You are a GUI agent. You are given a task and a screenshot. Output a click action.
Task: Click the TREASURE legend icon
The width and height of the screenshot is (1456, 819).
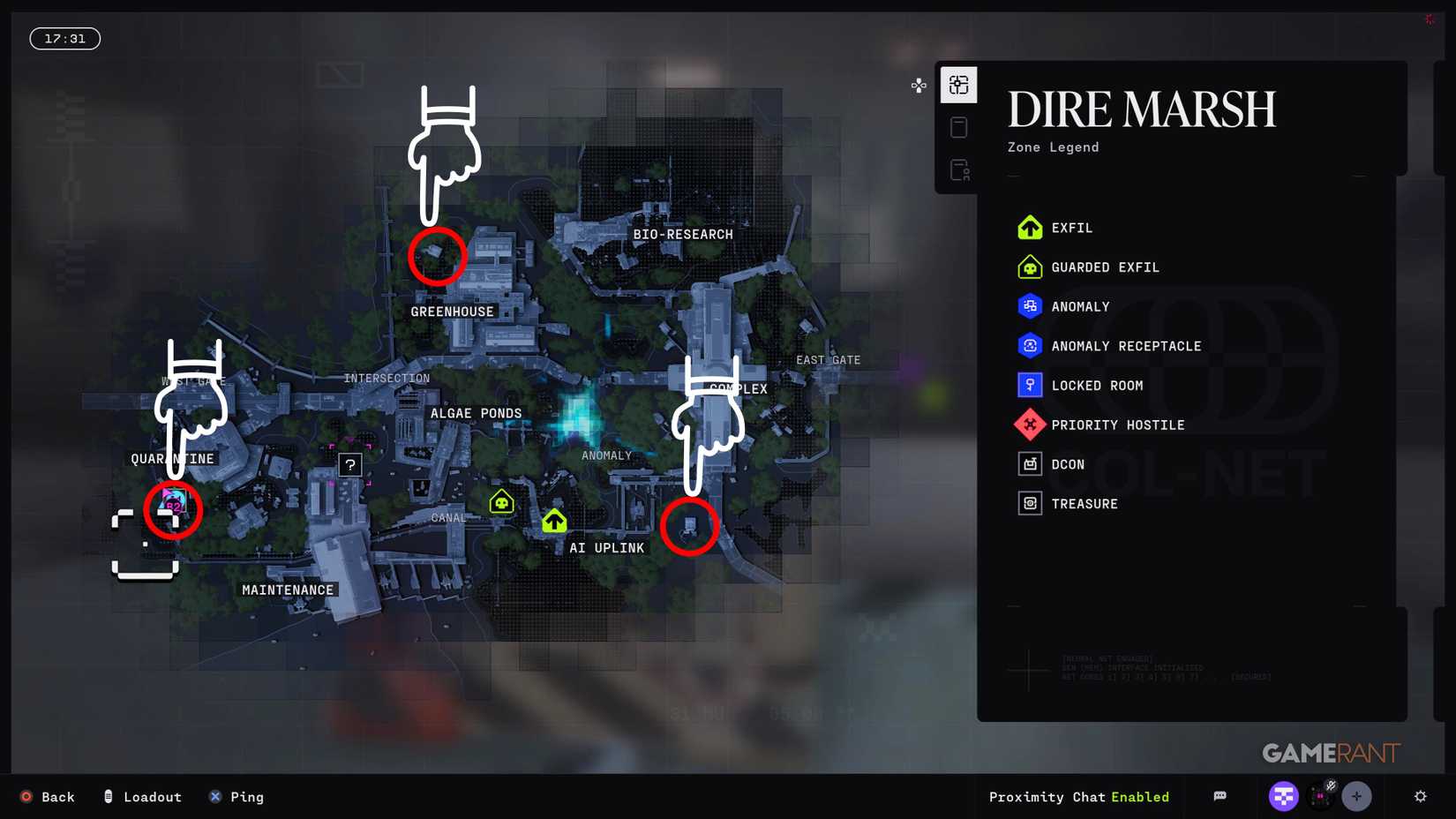click(1029, 503)
